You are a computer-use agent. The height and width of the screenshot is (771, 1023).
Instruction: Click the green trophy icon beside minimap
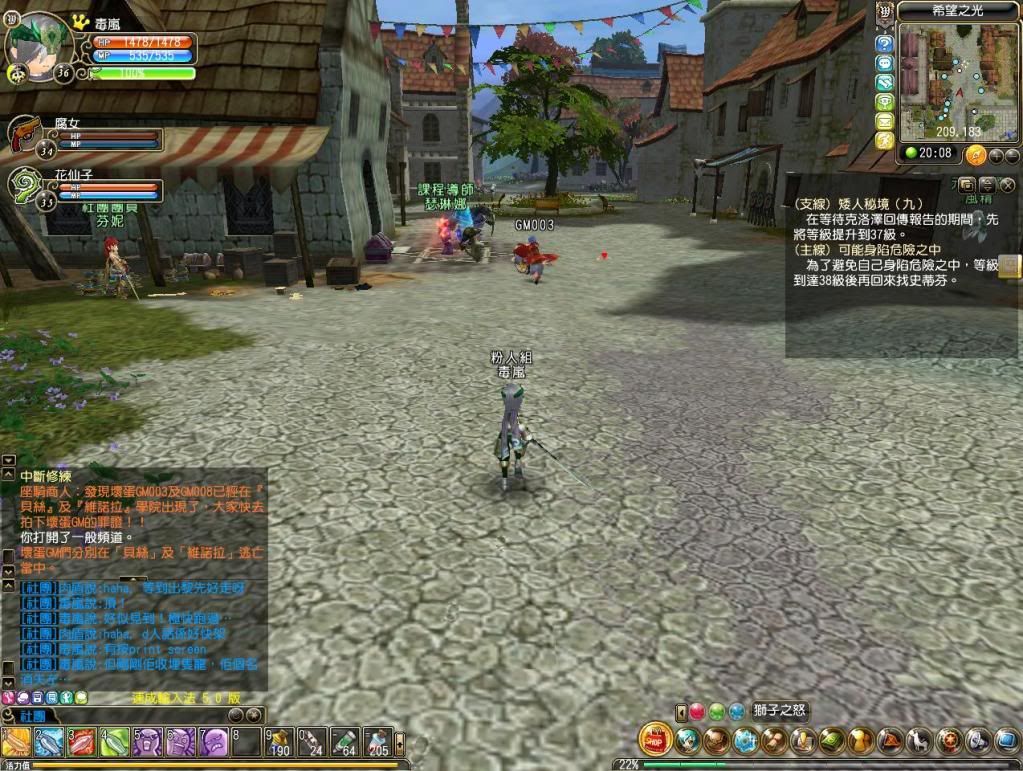[884, 101]
